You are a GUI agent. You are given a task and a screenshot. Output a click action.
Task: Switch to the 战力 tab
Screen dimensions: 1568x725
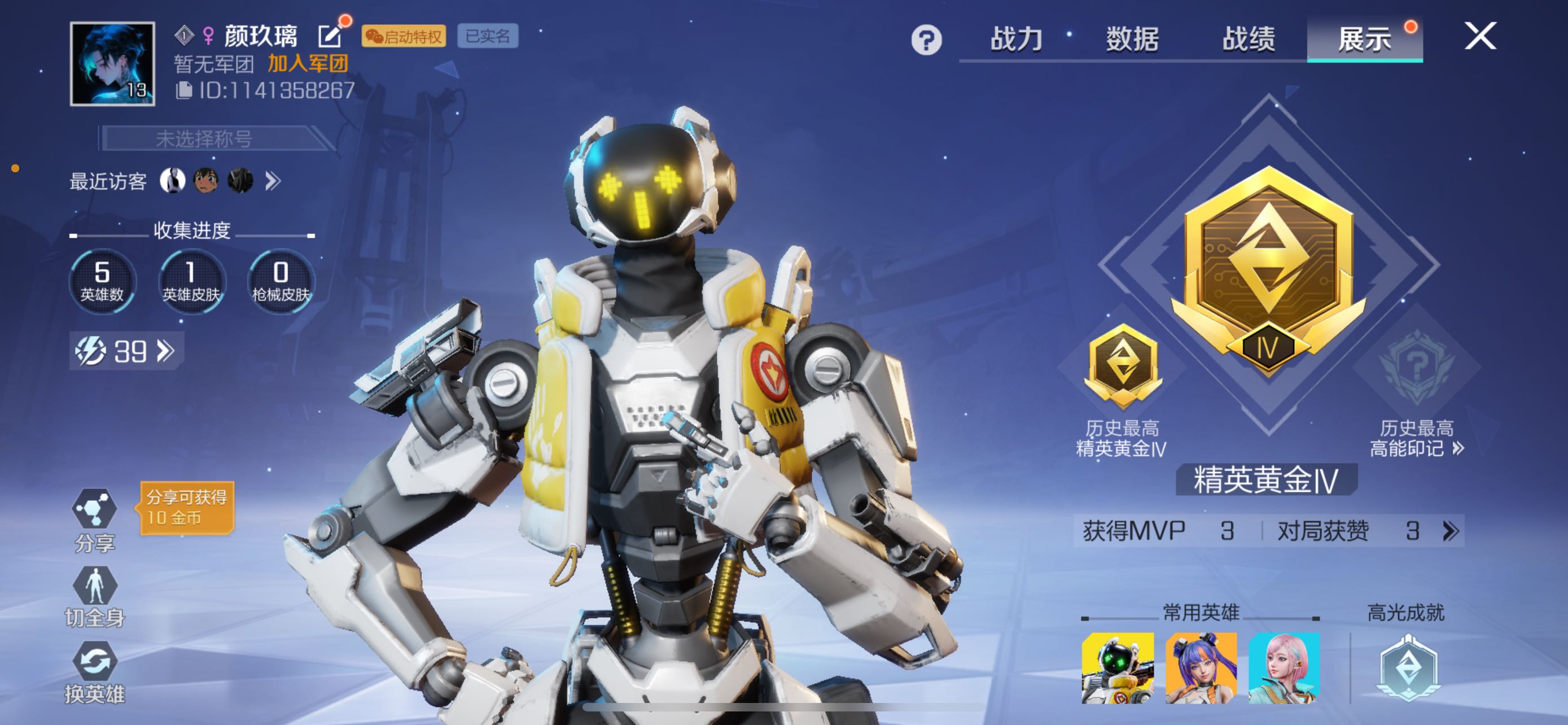[x=1016, y=39]
